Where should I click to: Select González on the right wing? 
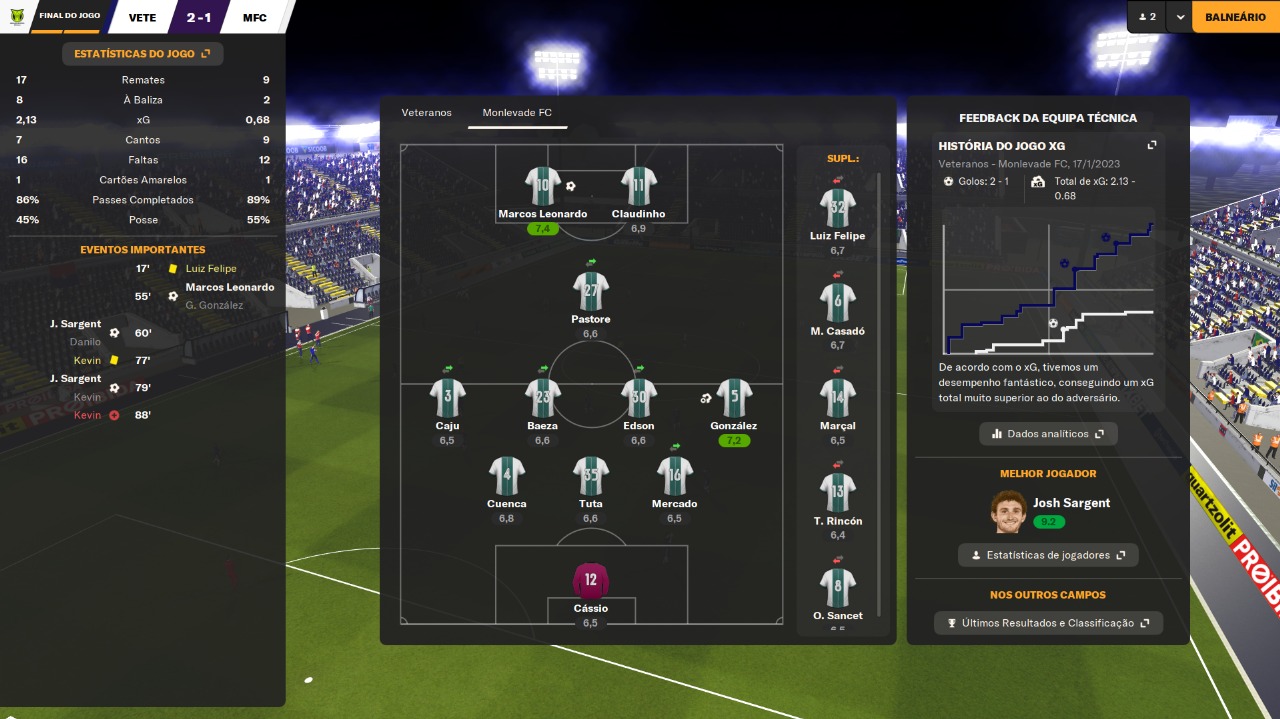734,399
